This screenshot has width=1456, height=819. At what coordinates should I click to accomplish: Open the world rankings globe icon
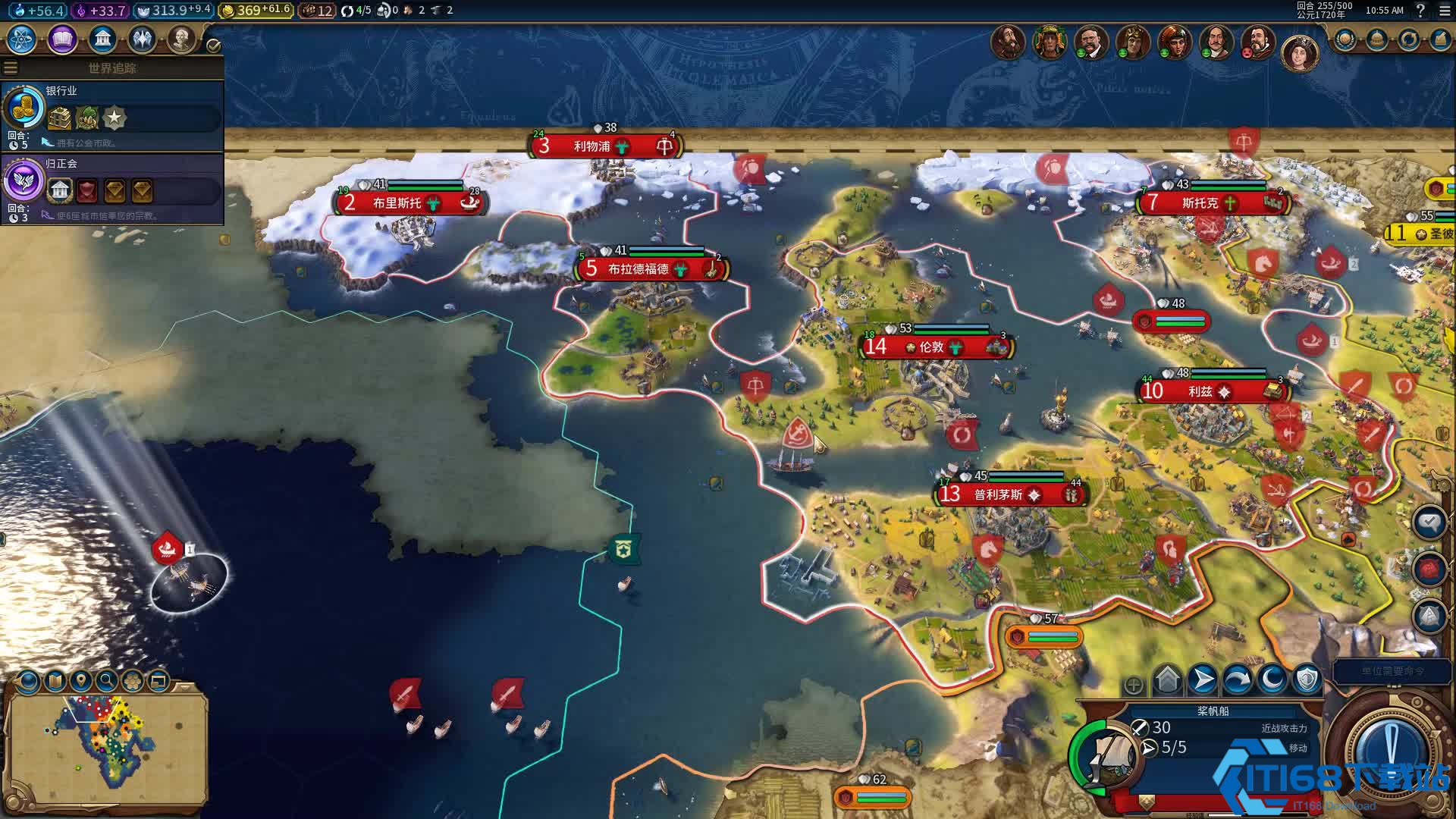coord(1345,39)
